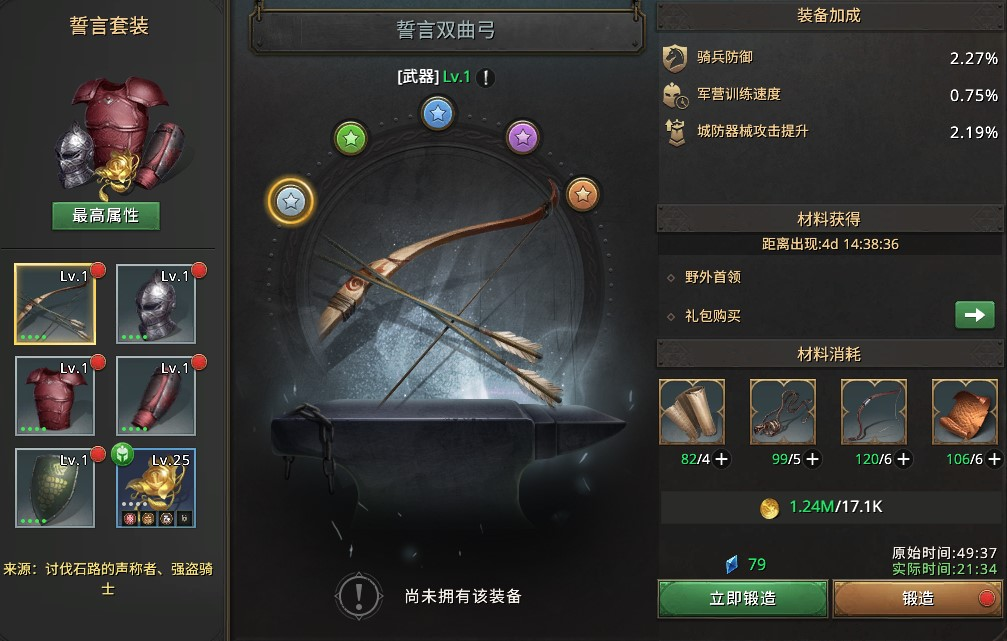Add more of the scroll material (82/4)
This screenshot has width=1007, height=641.
[722, 459]
